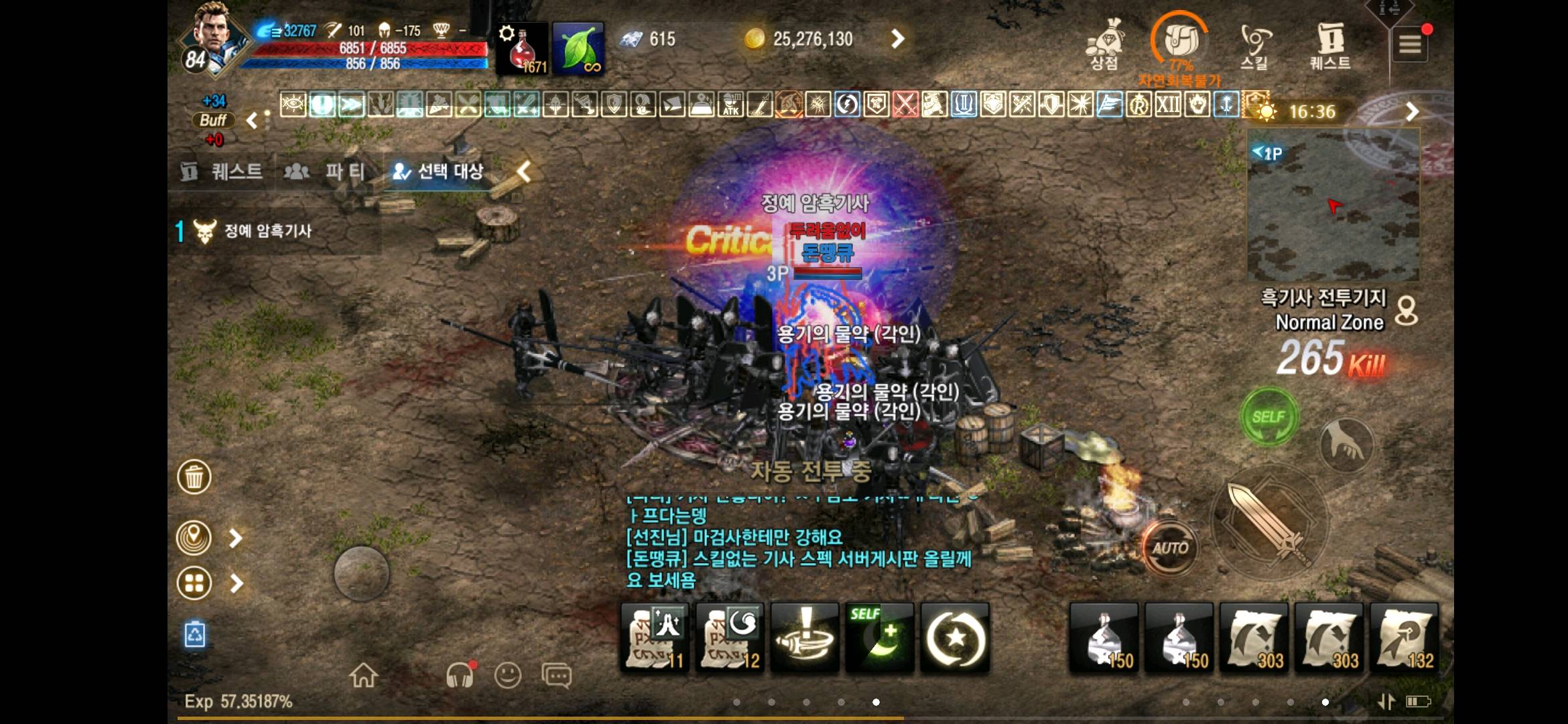Select the trash can item-delete icon
The height and width of the screenshot is (724, 1568).
pos(194,477)
